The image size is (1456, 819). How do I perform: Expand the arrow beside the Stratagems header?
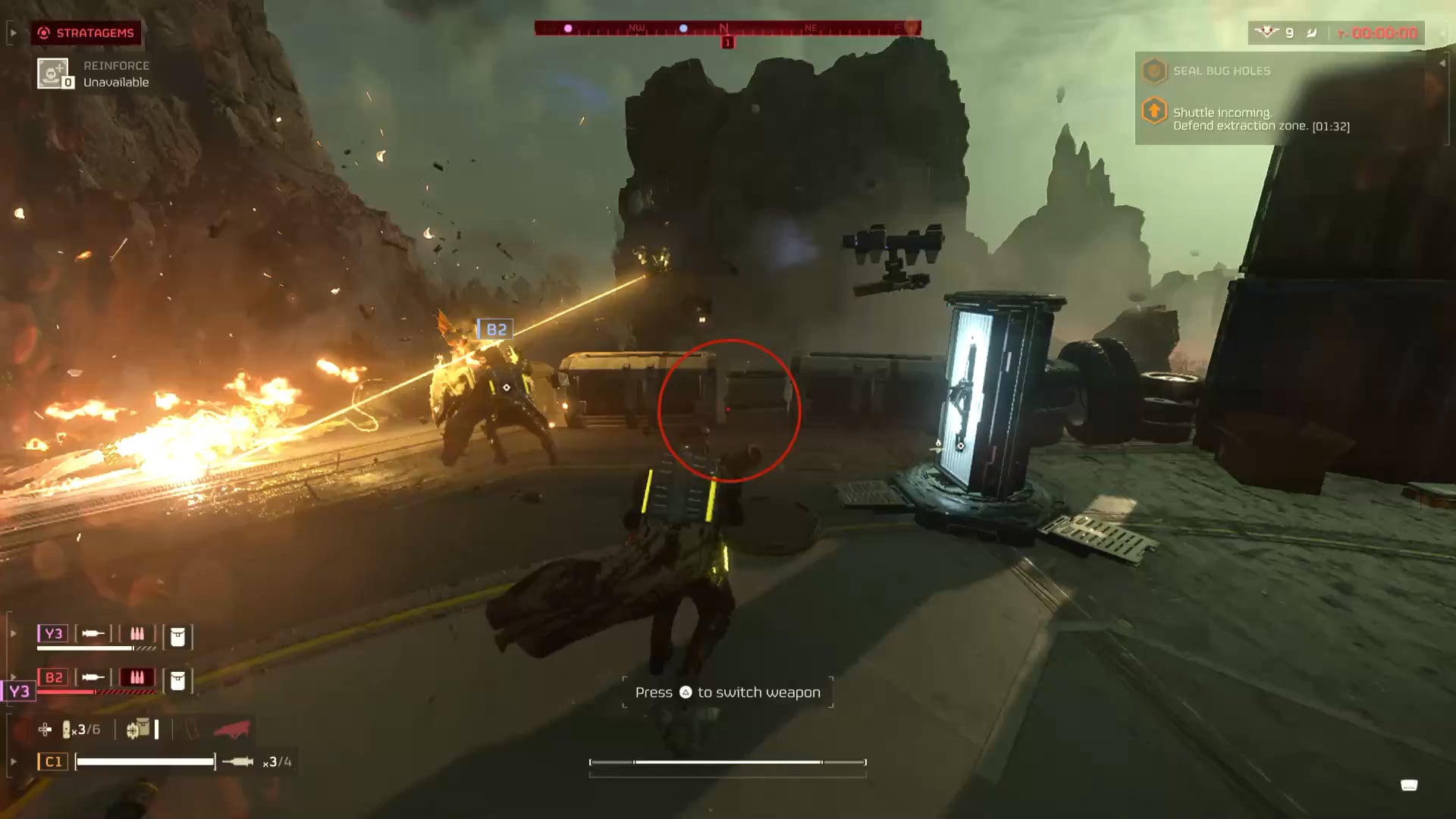coord(13,33)
